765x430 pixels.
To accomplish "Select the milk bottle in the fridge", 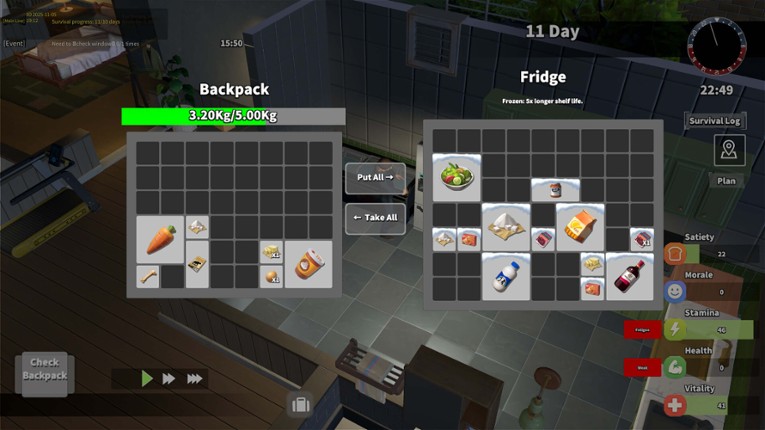I will point(506,276).
